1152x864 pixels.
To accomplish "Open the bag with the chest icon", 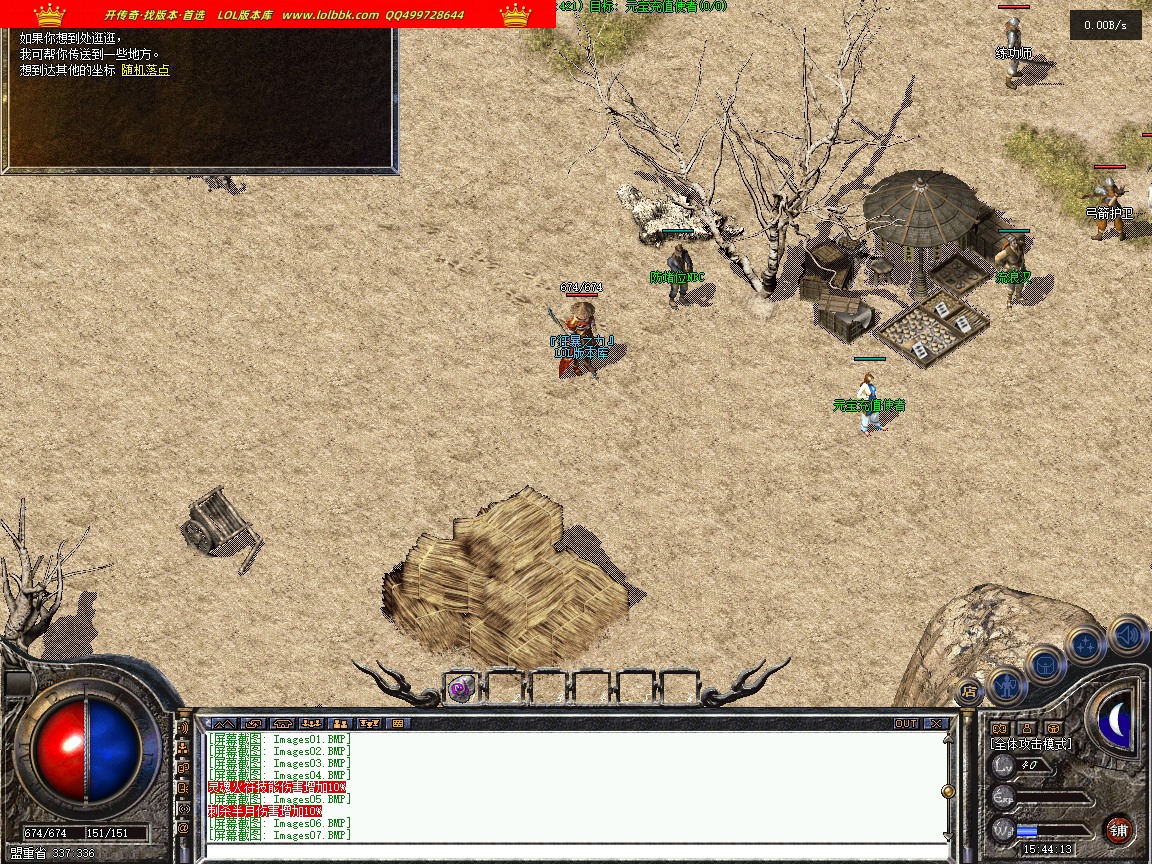I will point(1046,664).
